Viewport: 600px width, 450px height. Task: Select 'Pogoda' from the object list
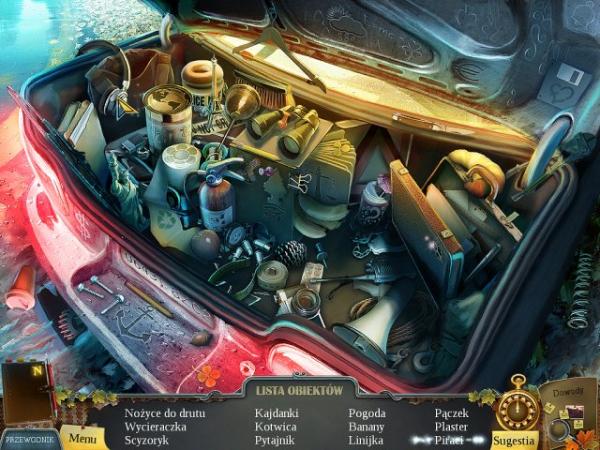pos(367,412)
